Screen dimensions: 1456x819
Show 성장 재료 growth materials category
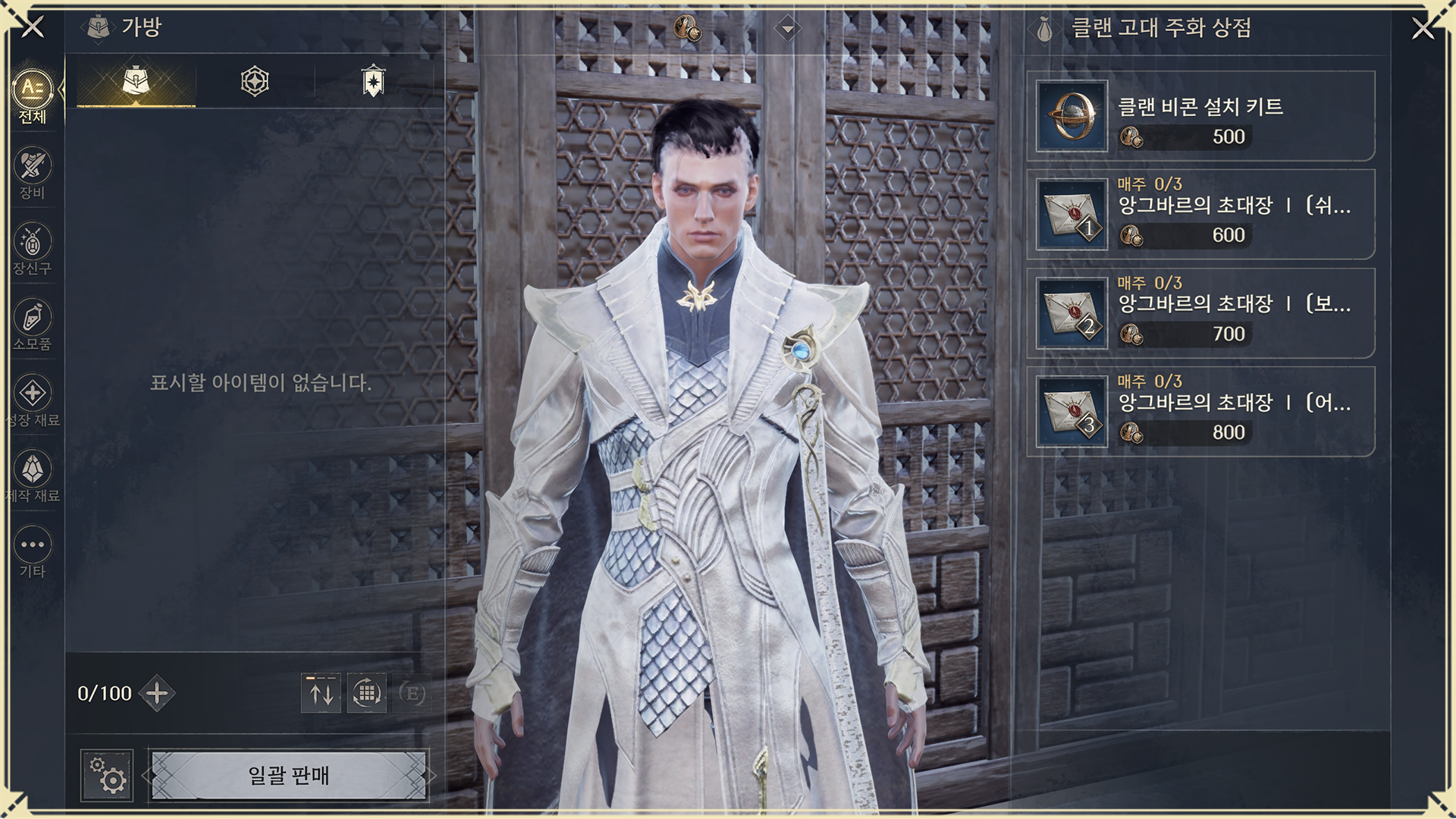[x=33, y=400]
